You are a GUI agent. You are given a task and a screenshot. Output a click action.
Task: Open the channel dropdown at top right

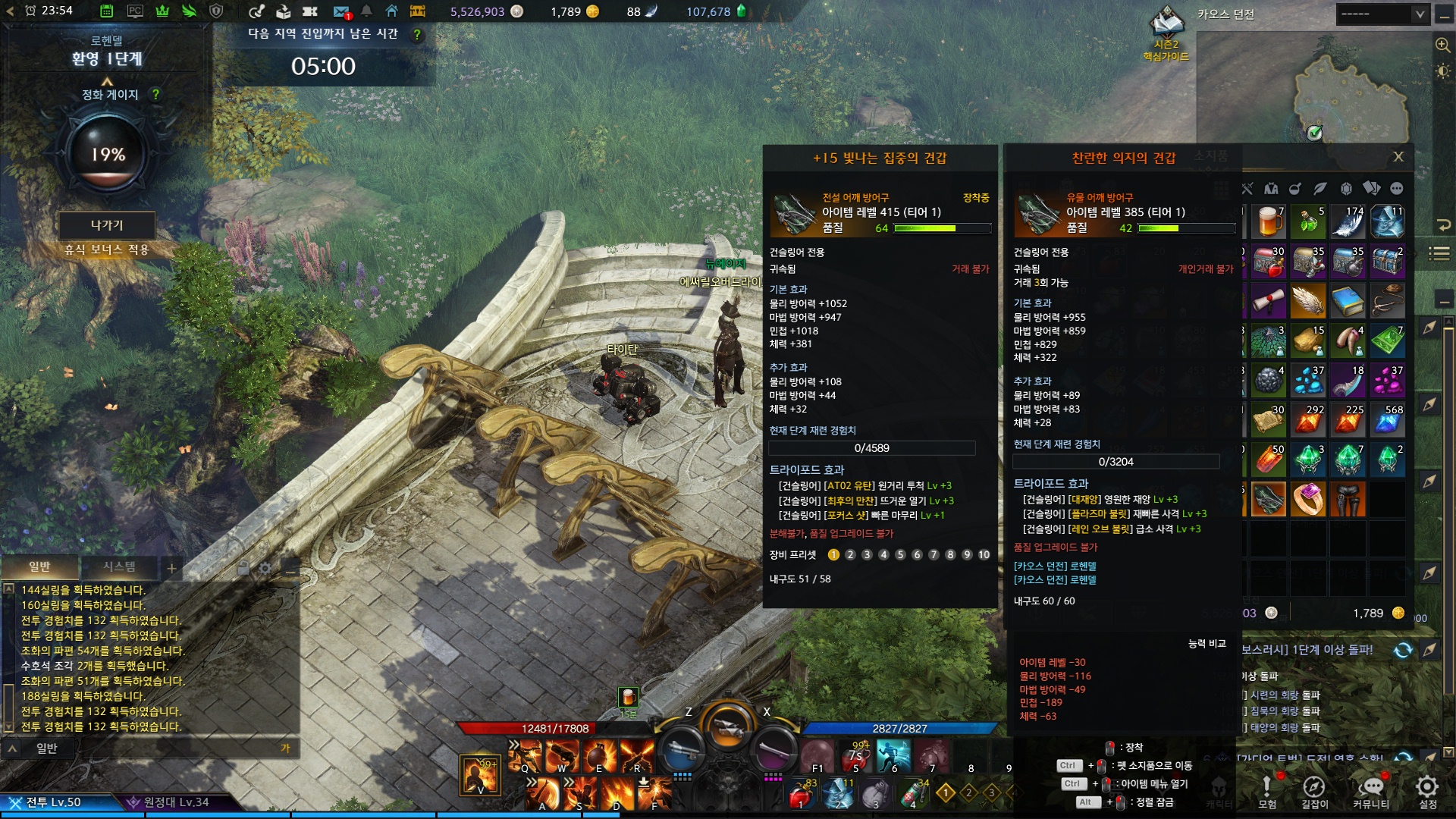(1382, 14)
